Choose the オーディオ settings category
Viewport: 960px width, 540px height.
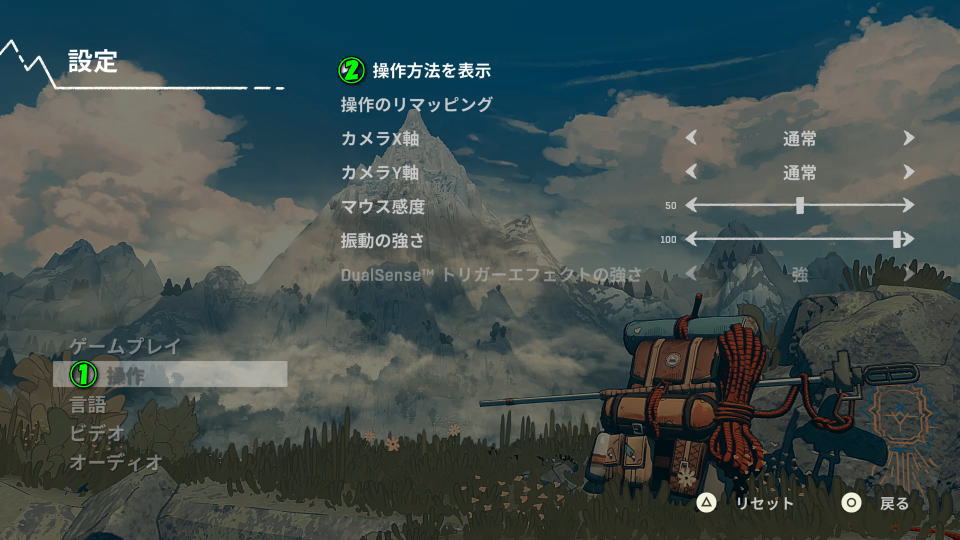pyautogui.click(x=116, y=462)
